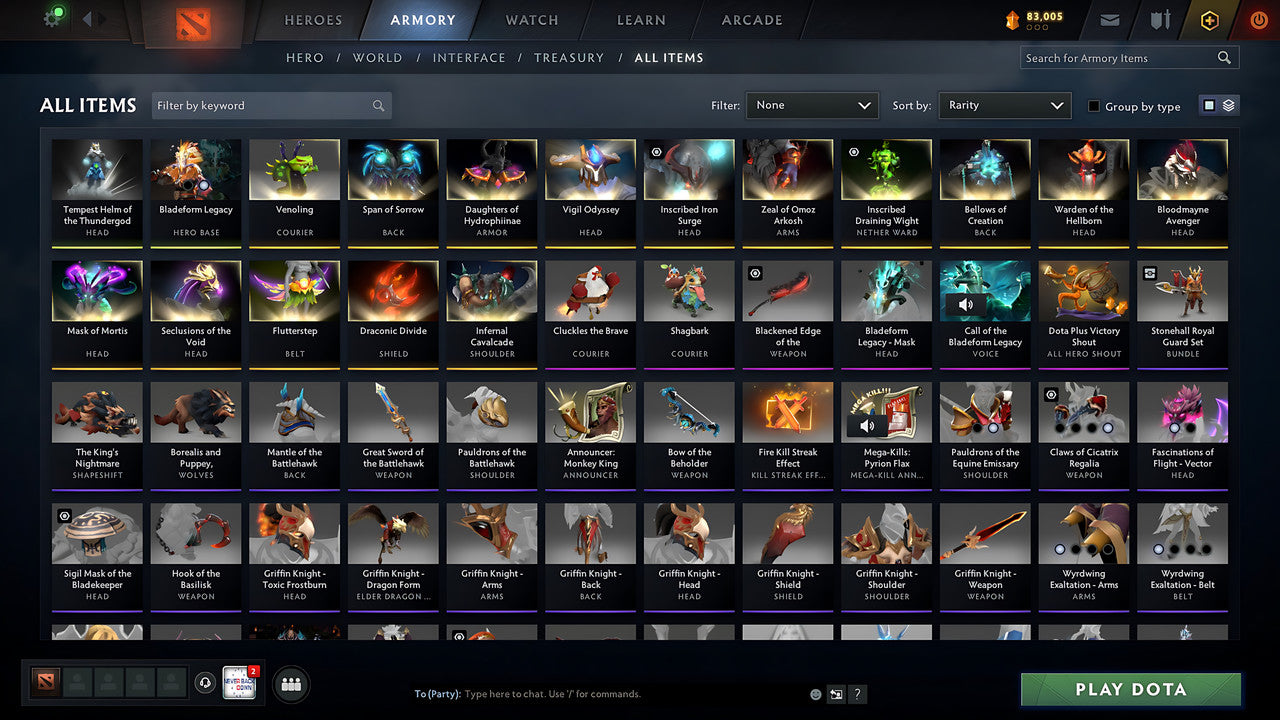
Task: Open the mail notifications icon
Action: pyautogui.click(x=1110, y=18)
